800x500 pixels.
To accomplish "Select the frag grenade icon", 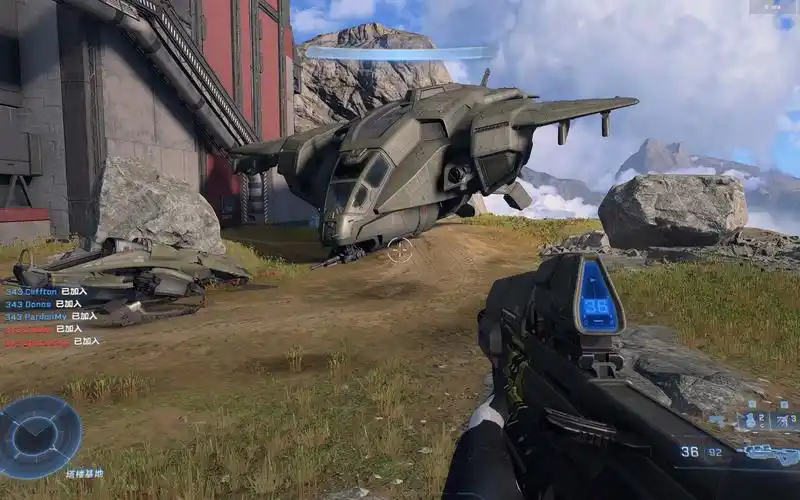I will [x=752, y=420].
